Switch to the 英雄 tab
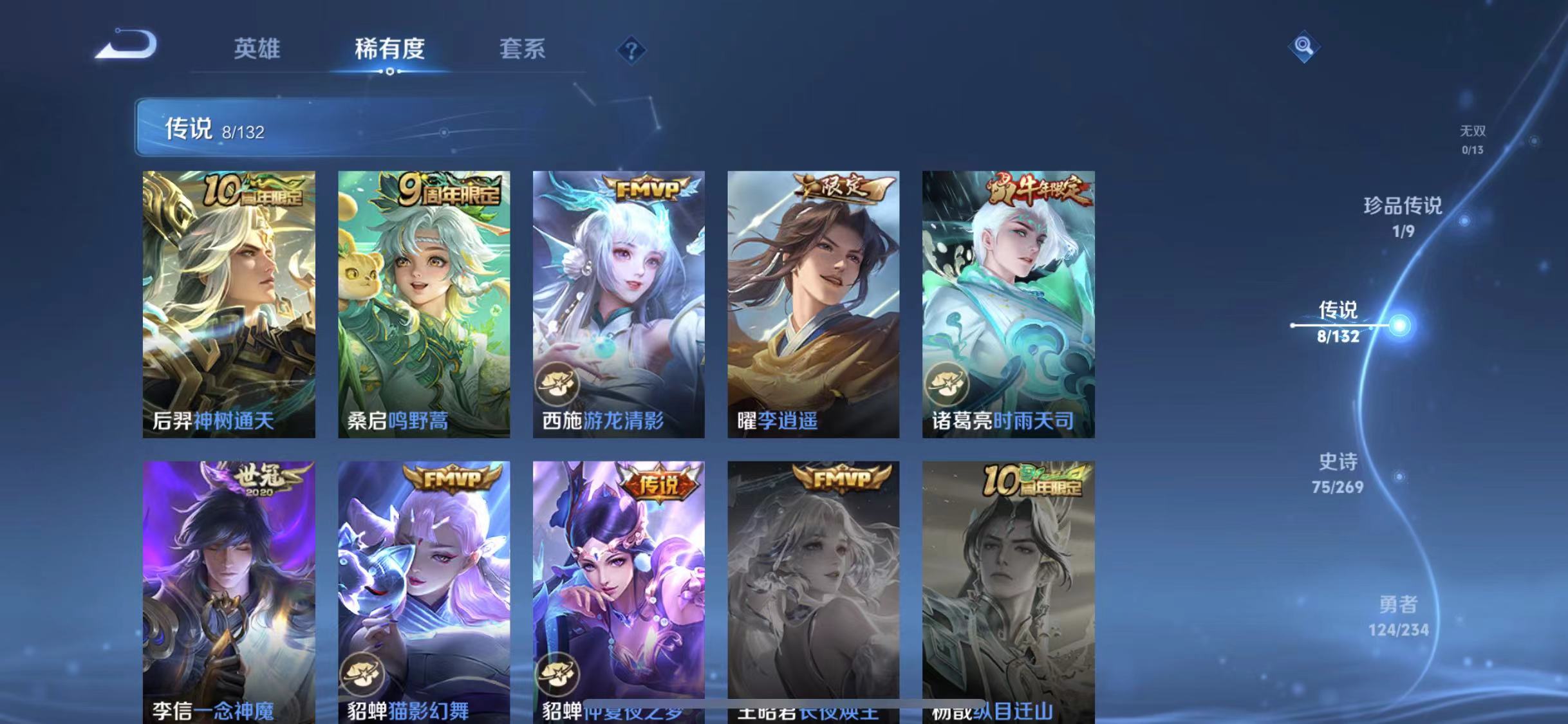Screen dimensions: 1568x724 click(257, 49)
